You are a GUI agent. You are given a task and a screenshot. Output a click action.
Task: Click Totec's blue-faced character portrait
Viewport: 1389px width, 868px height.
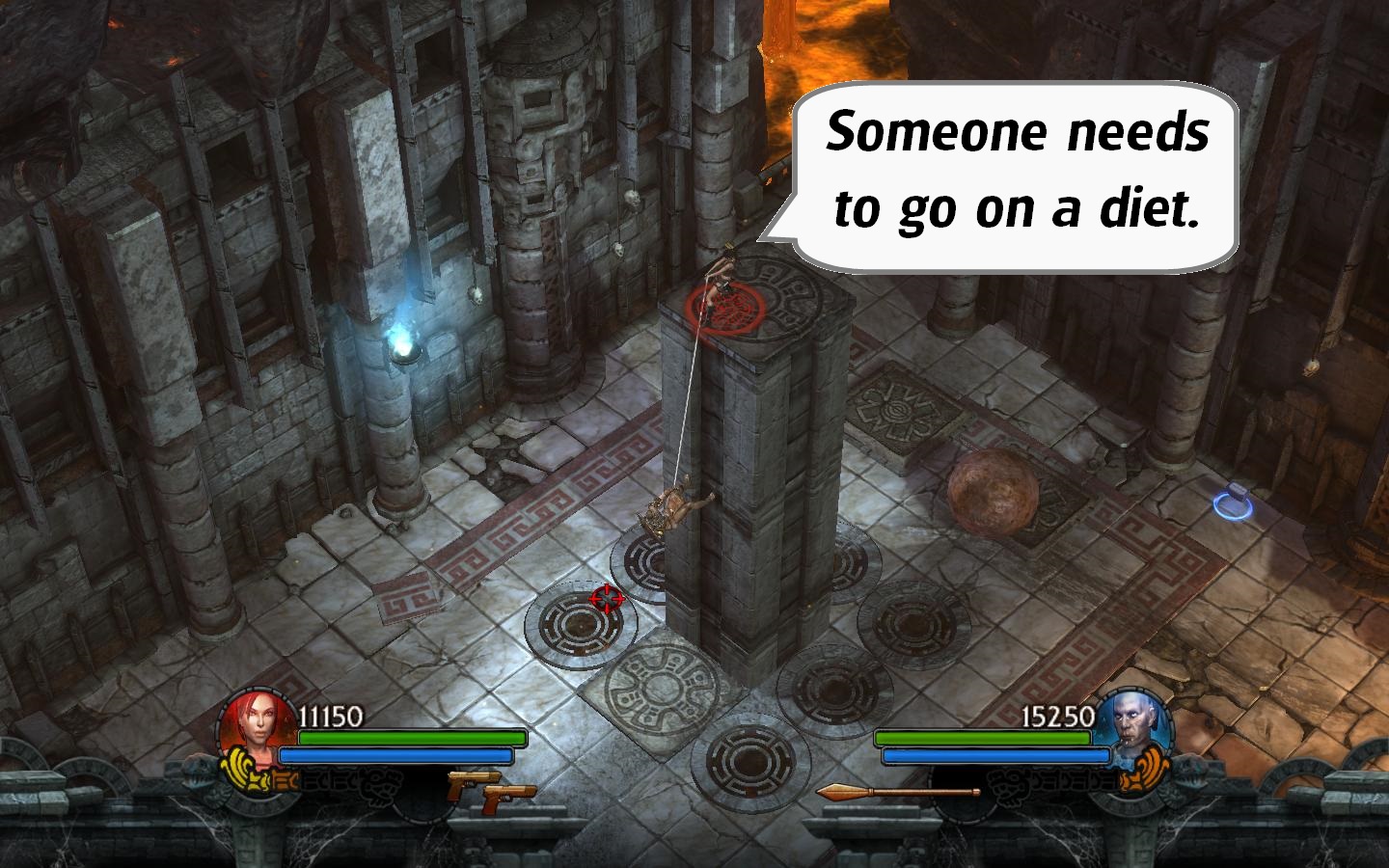point(1134,725)
